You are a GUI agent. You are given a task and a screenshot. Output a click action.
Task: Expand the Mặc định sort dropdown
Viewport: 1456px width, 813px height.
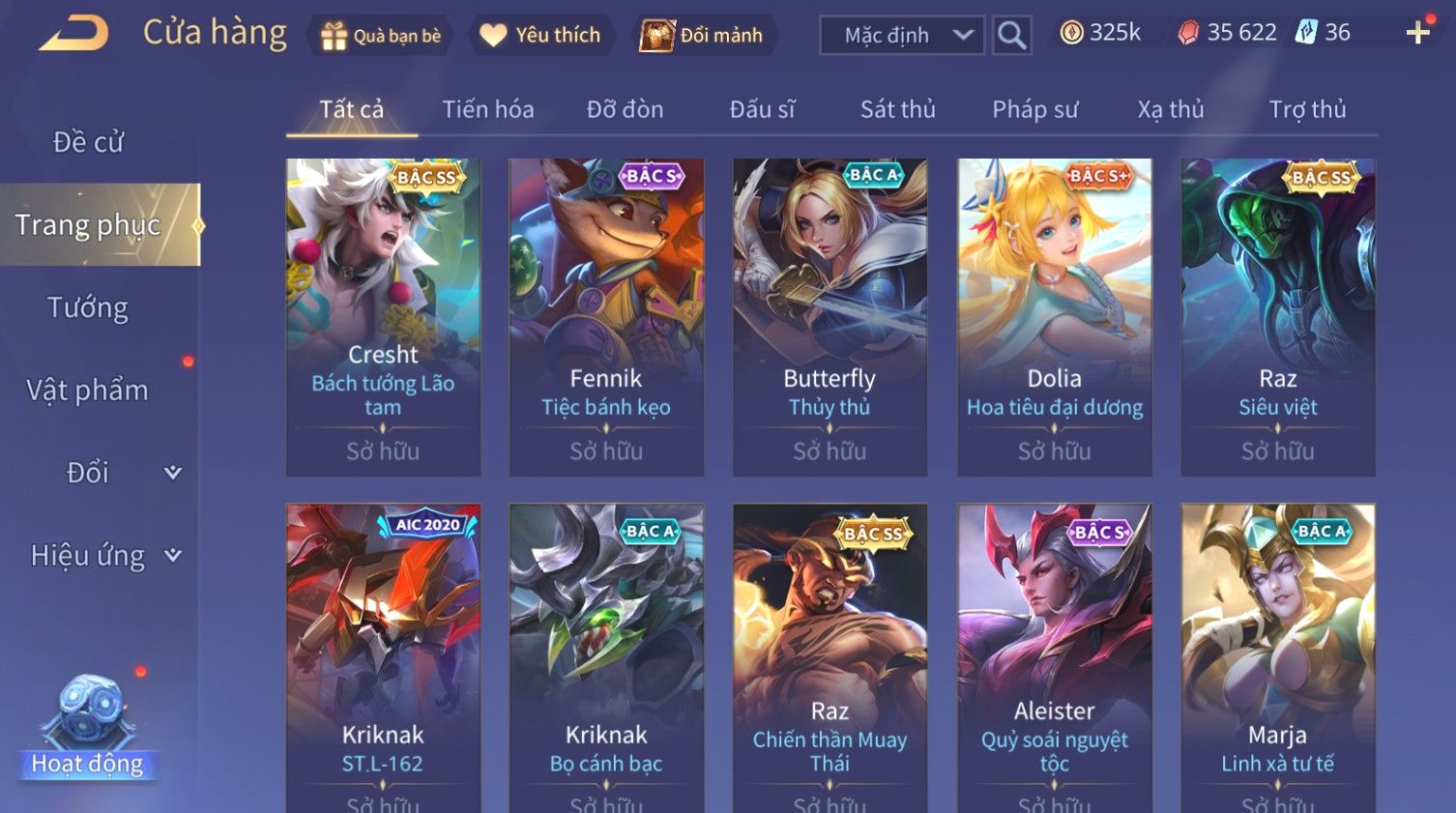point(901,36)
